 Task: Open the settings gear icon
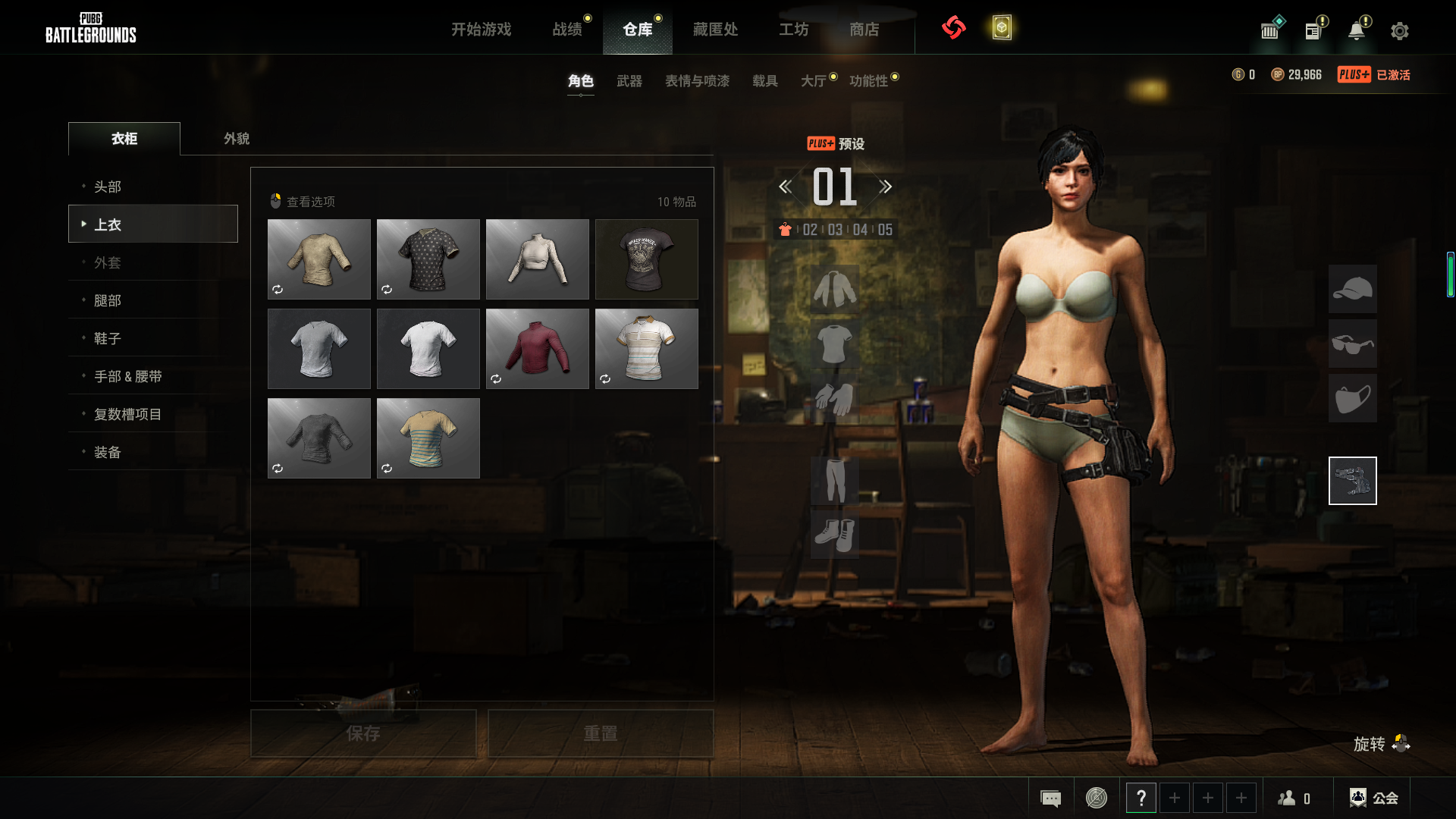tap(1399, 31)
